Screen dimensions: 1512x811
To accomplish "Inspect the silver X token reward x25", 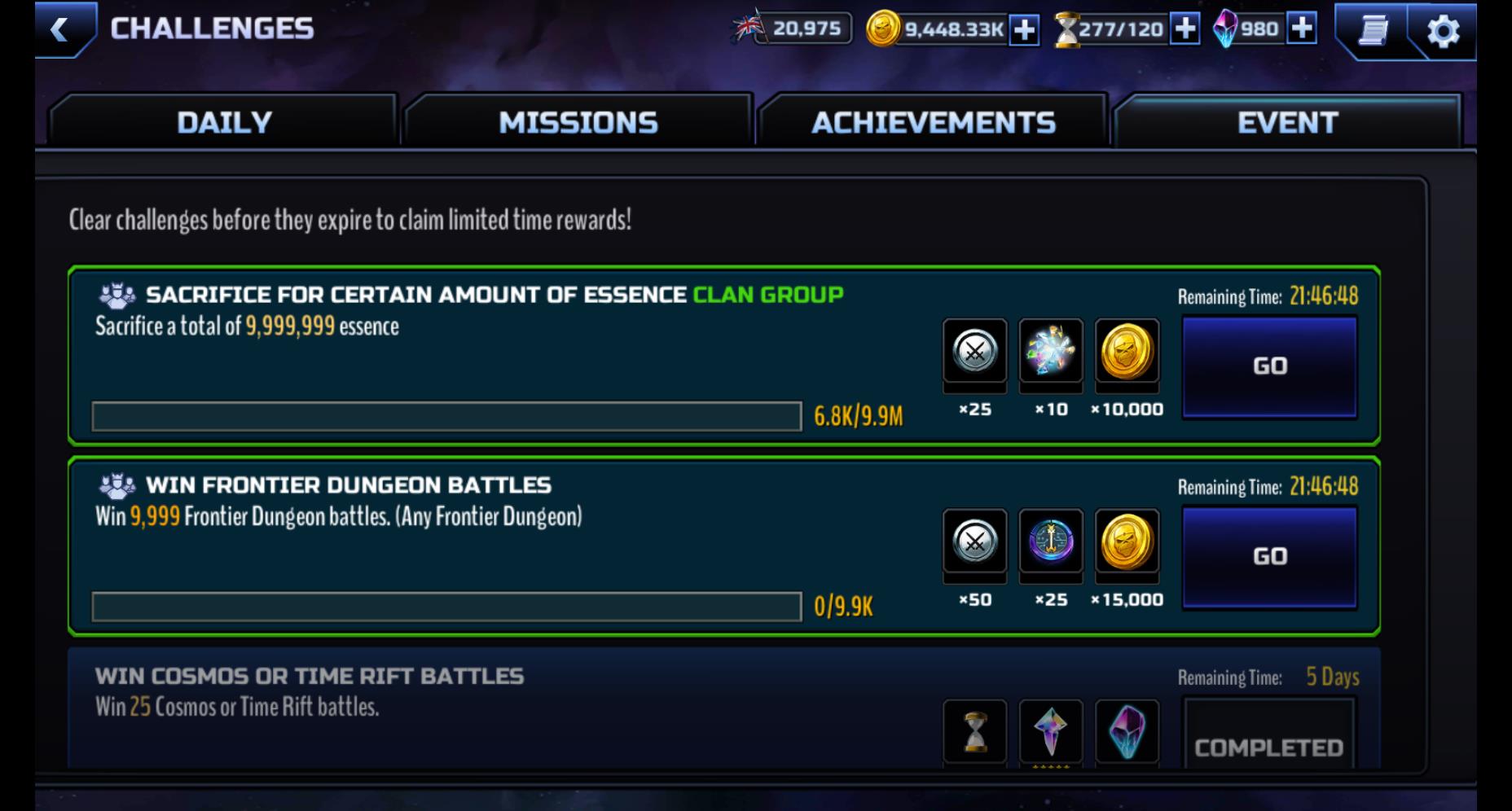I will pos(975,352).
